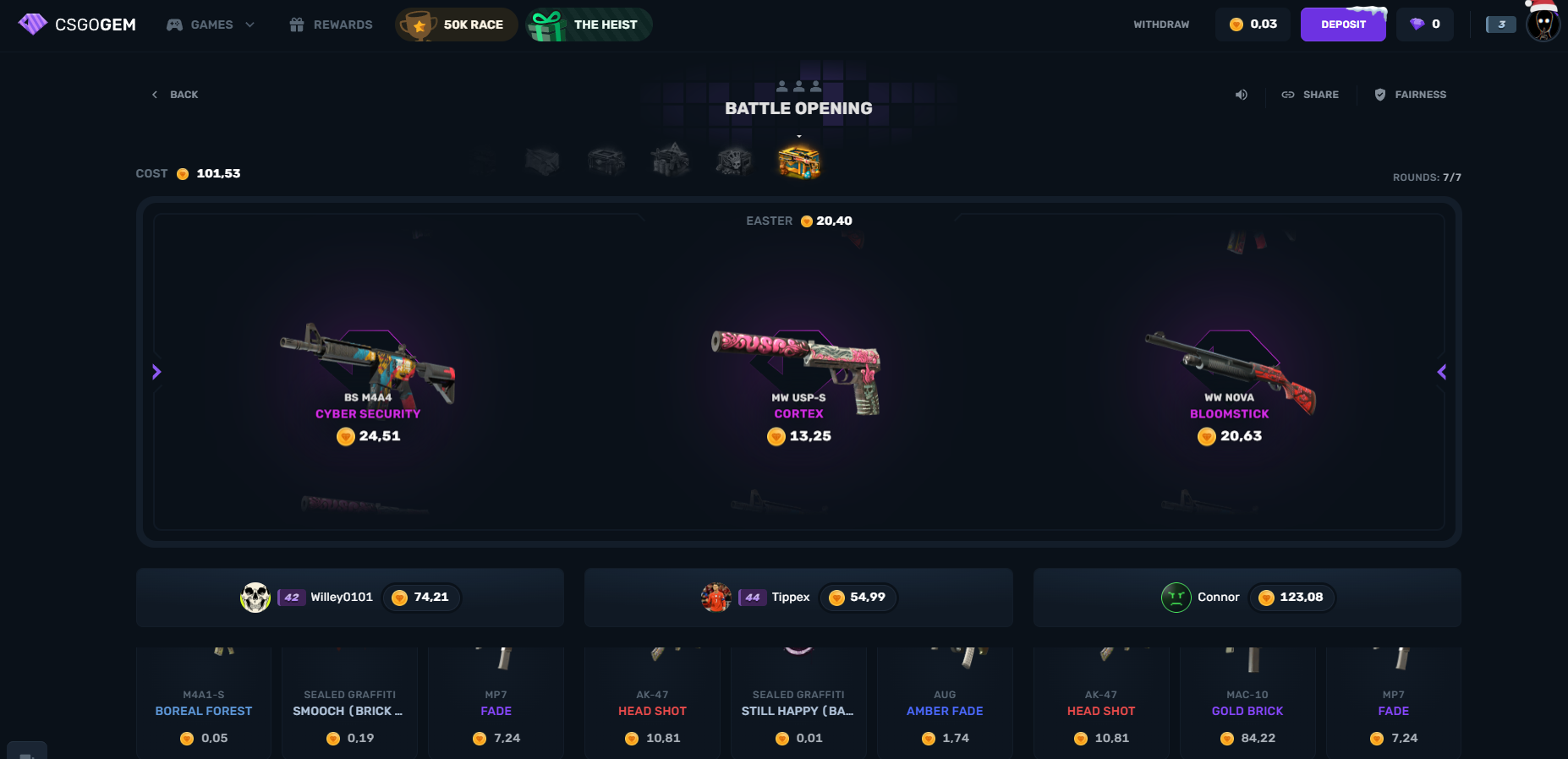Click the coin icon beside the 0.03 balance
The image size is (1568, 759).
pyautogui.click(x=1236, y=25)
